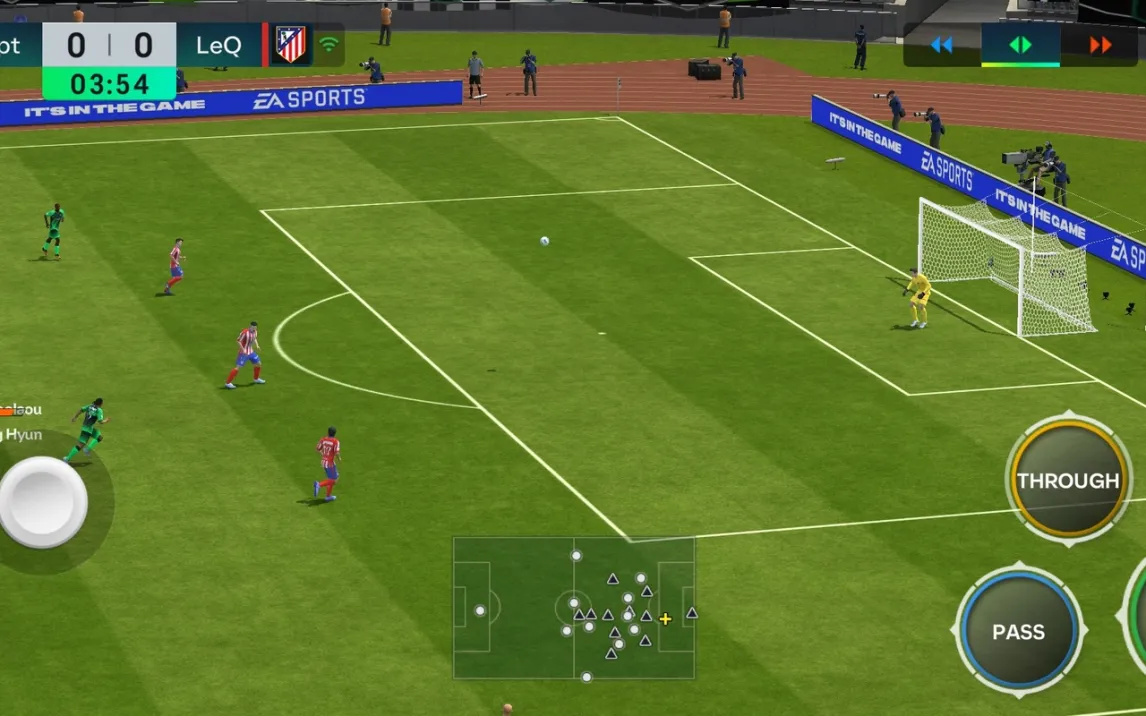Toggle the green center playback control
1146x716 pixels.
click(1020, 45)
